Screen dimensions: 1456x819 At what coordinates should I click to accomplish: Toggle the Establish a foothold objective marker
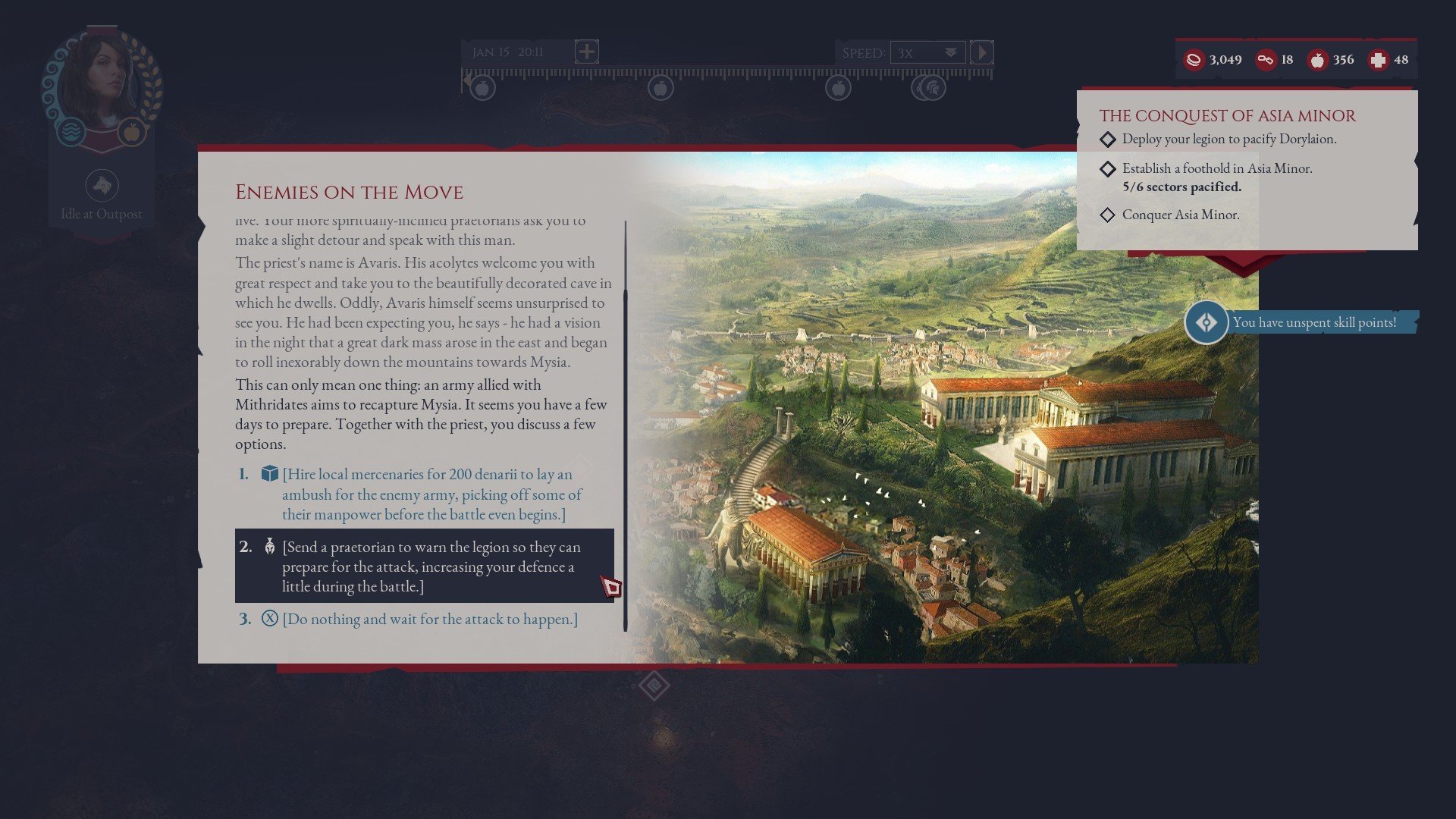click(x=1108, y=168)
